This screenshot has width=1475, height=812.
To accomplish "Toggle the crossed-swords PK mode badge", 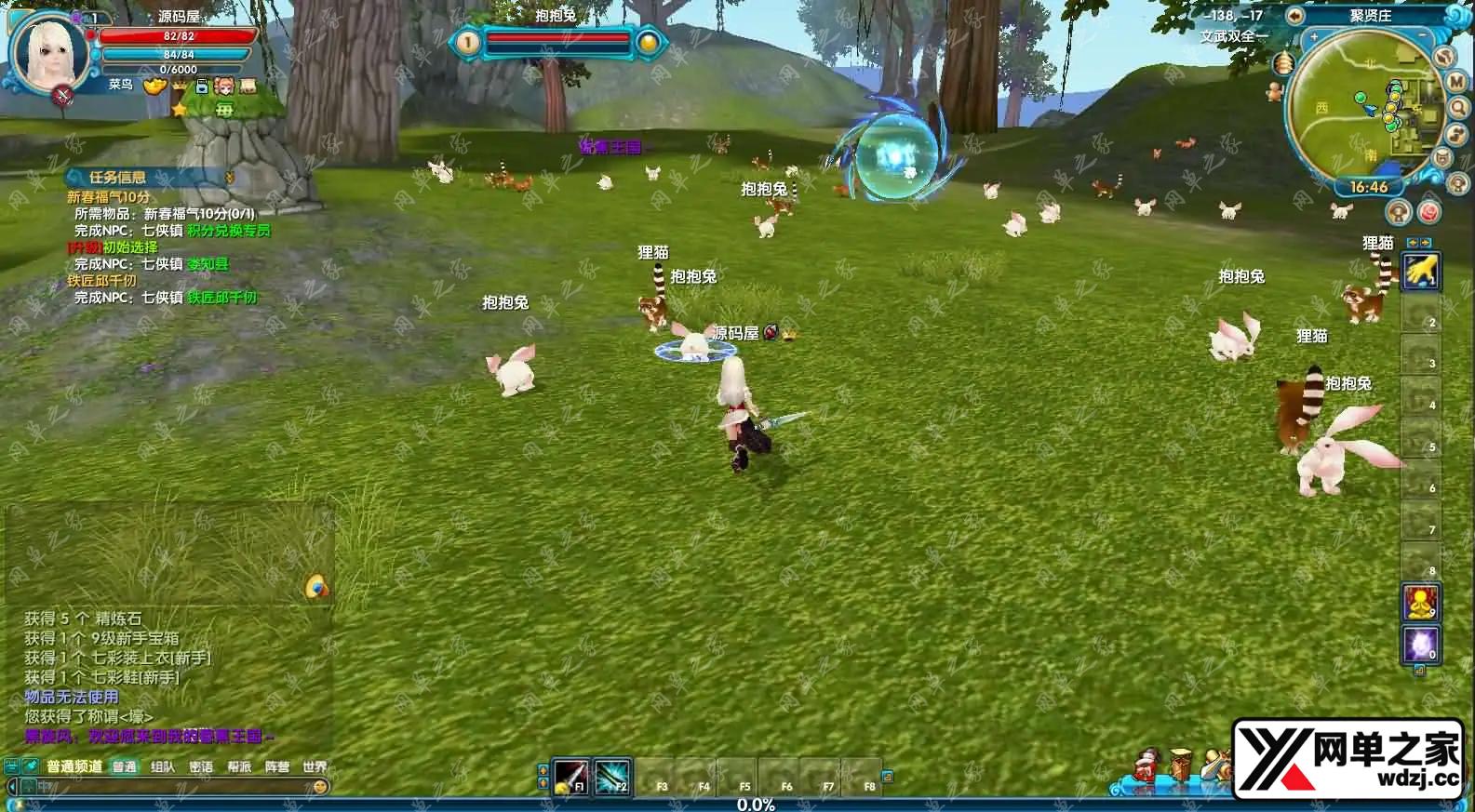I will coord(63,94).
